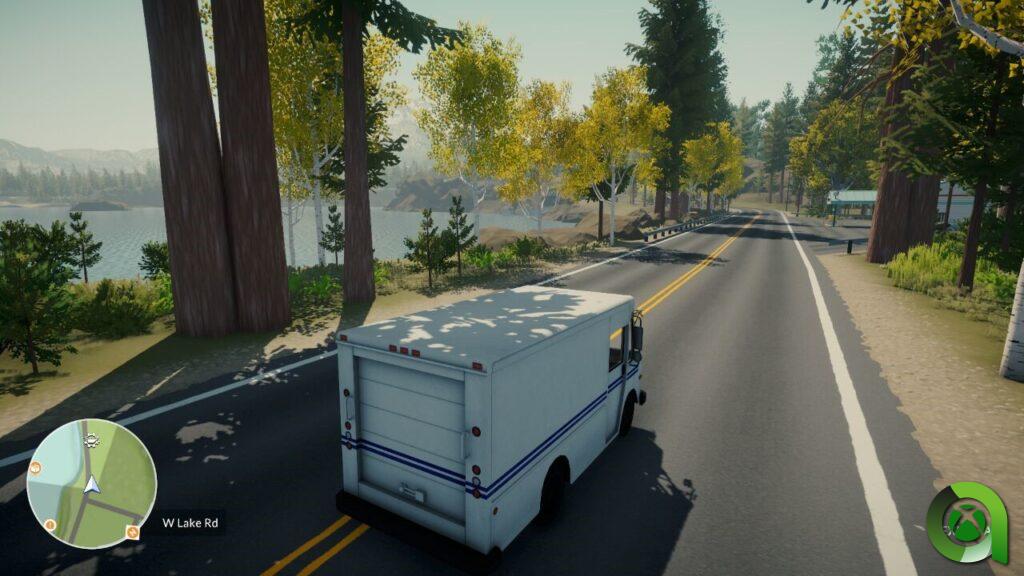
Task: Open the circular minimap
Action: tap(91, 483)
